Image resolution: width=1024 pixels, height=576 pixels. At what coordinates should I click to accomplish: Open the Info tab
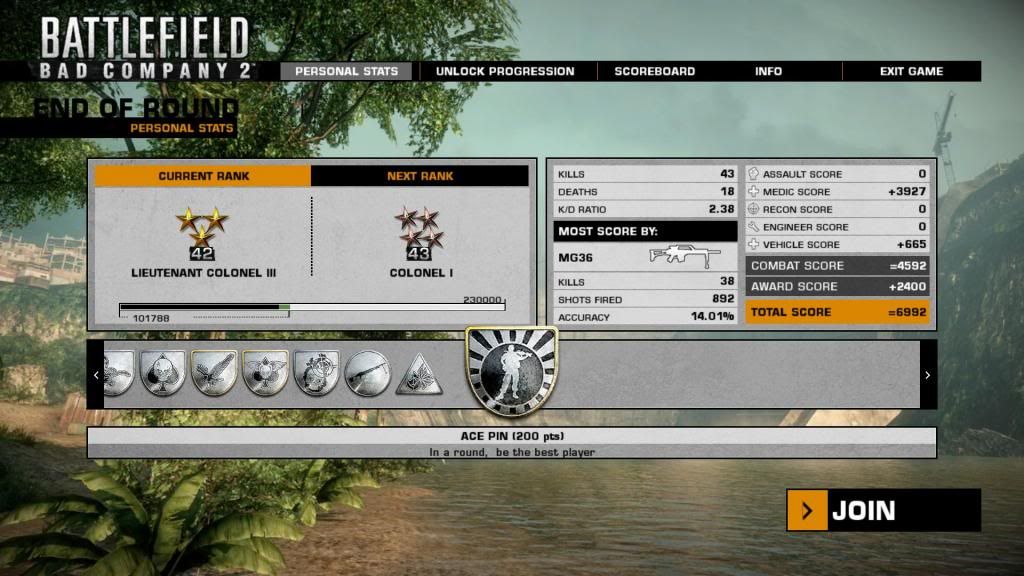point(768,71)
